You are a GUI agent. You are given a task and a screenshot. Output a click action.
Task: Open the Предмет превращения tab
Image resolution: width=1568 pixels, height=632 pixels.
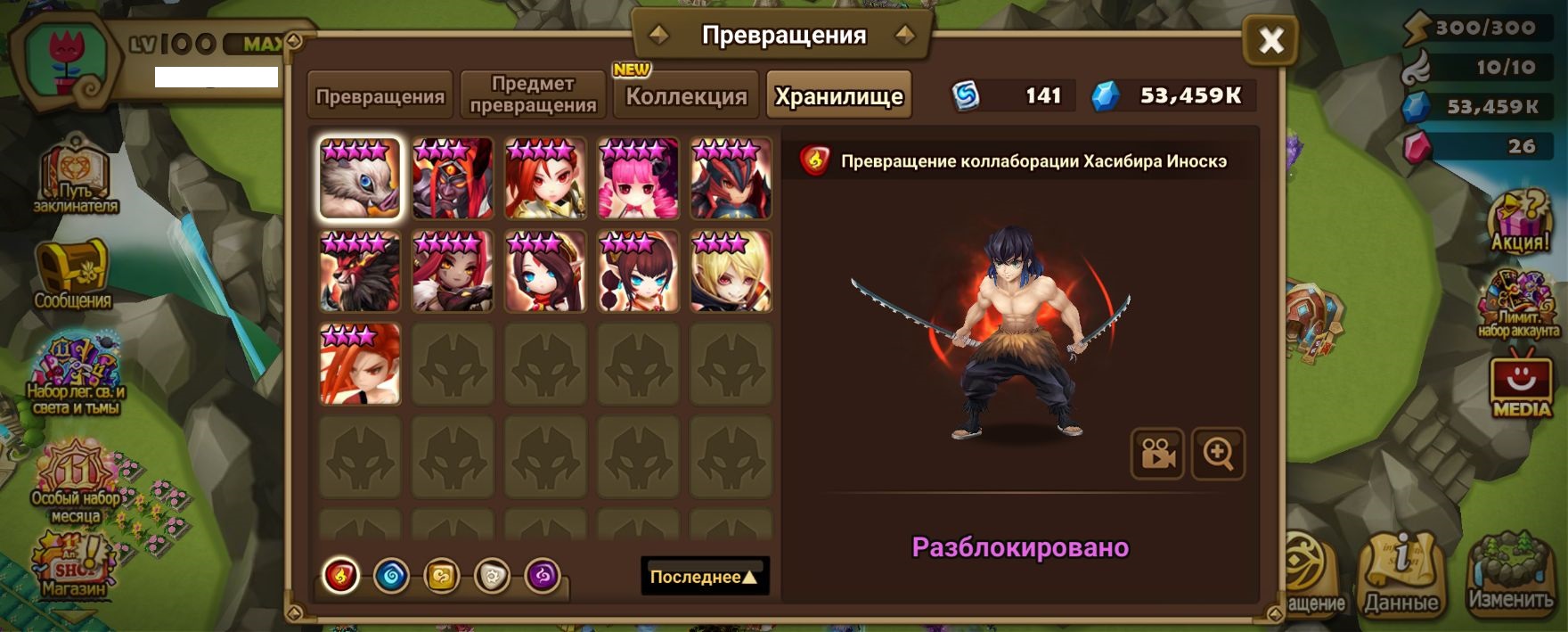533,94
